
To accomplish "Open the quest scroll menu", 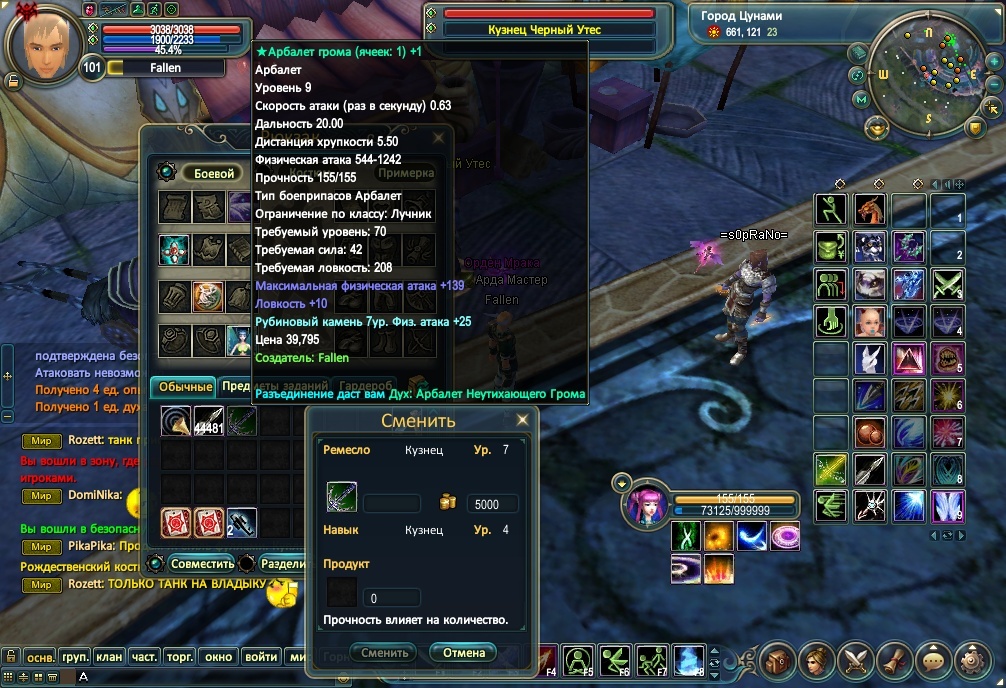I will click(x=895, y=661).
